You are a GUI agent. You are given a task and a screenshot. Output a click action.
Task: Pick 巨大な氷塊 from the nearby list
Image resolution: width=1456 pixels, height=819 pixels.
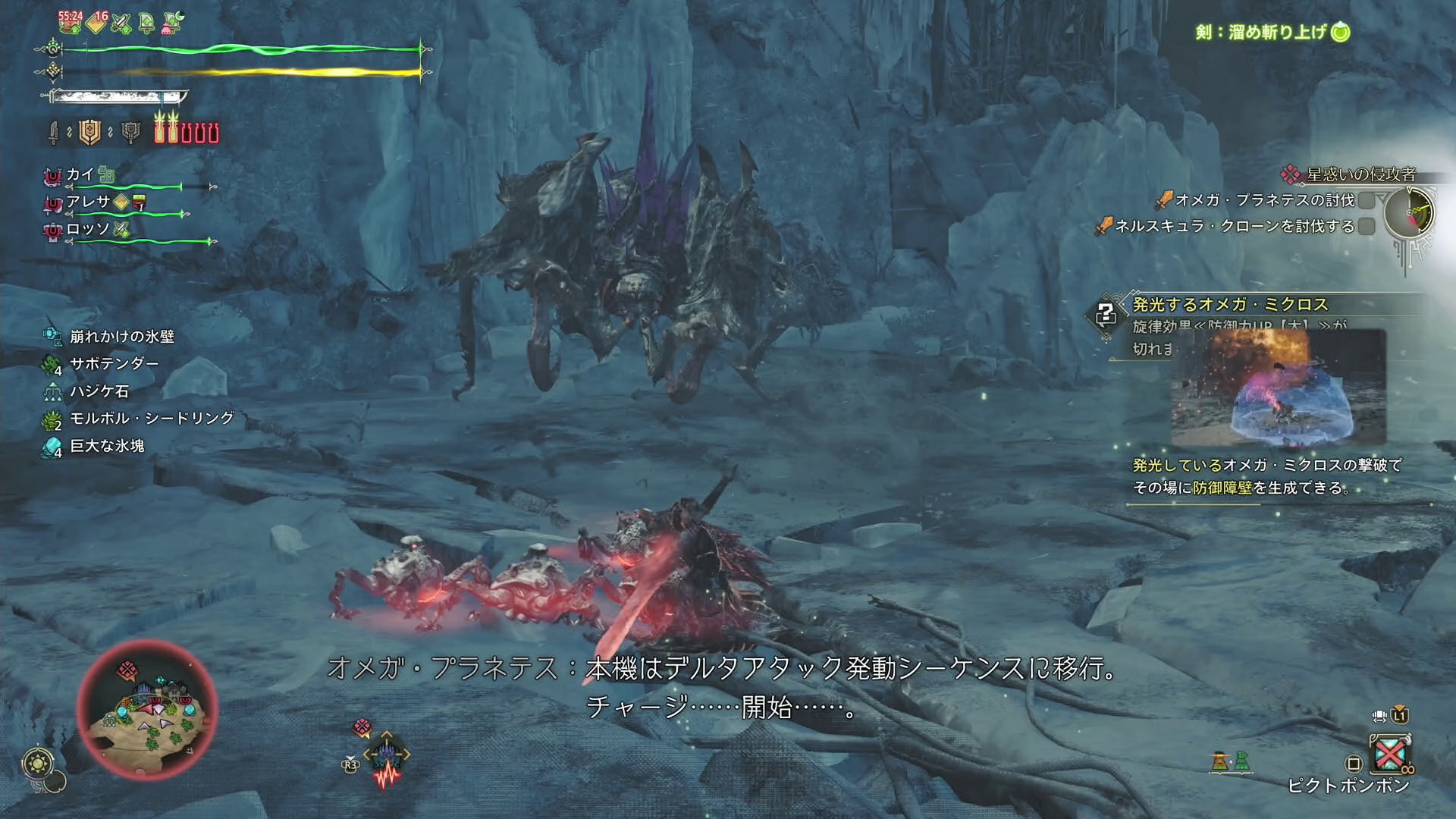[x=107, y=446]
